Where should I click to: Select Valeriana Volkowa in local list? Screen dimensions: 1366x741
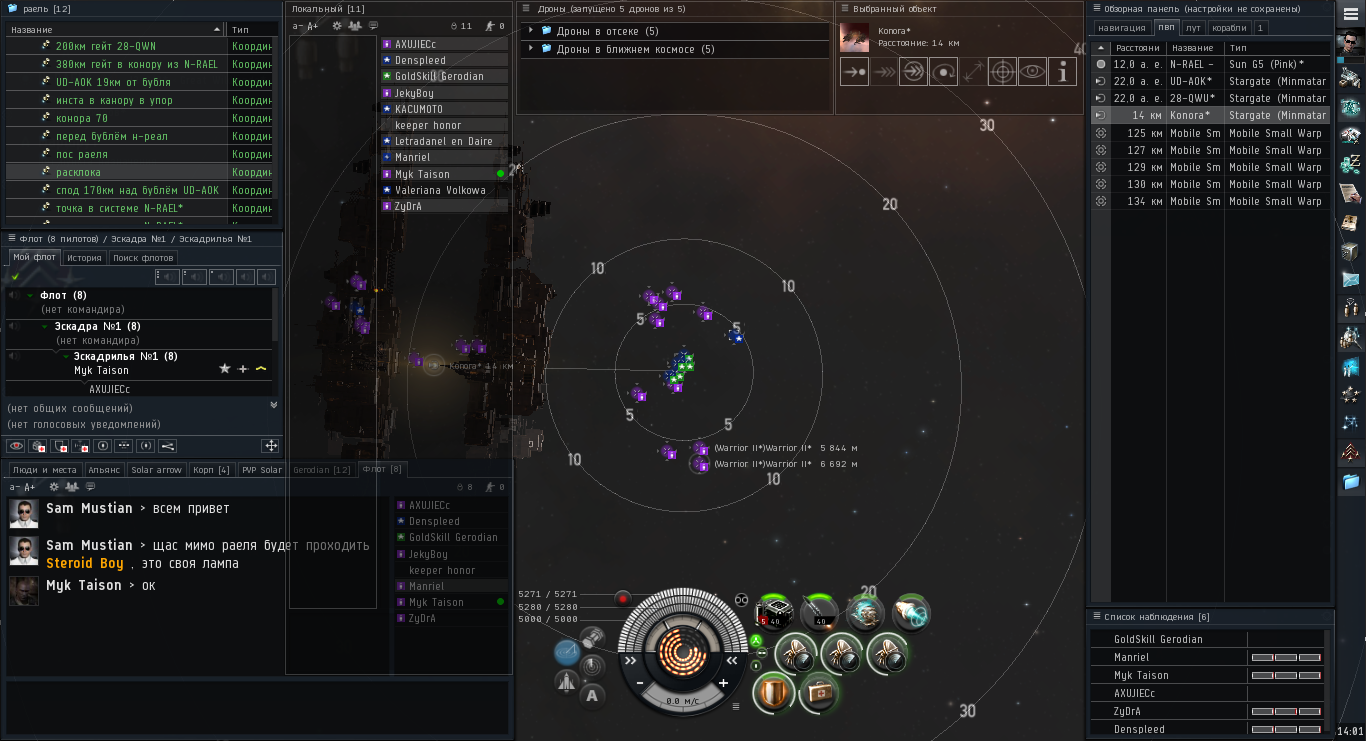(440, 190)
